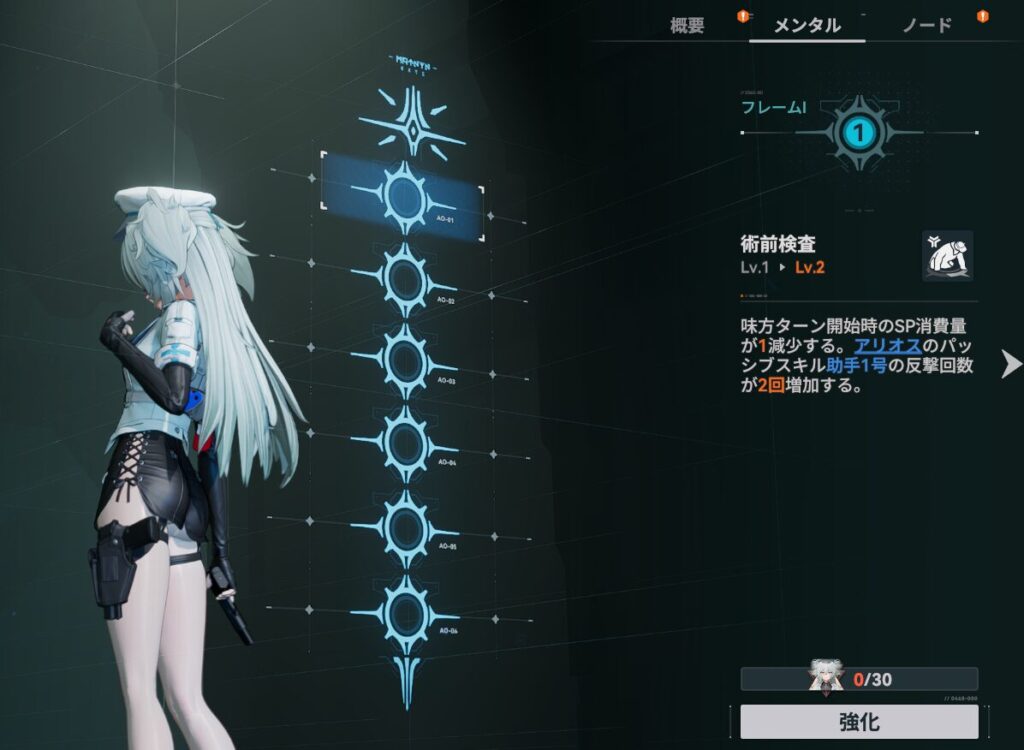Show next page with right arrow

(1011, 364)
